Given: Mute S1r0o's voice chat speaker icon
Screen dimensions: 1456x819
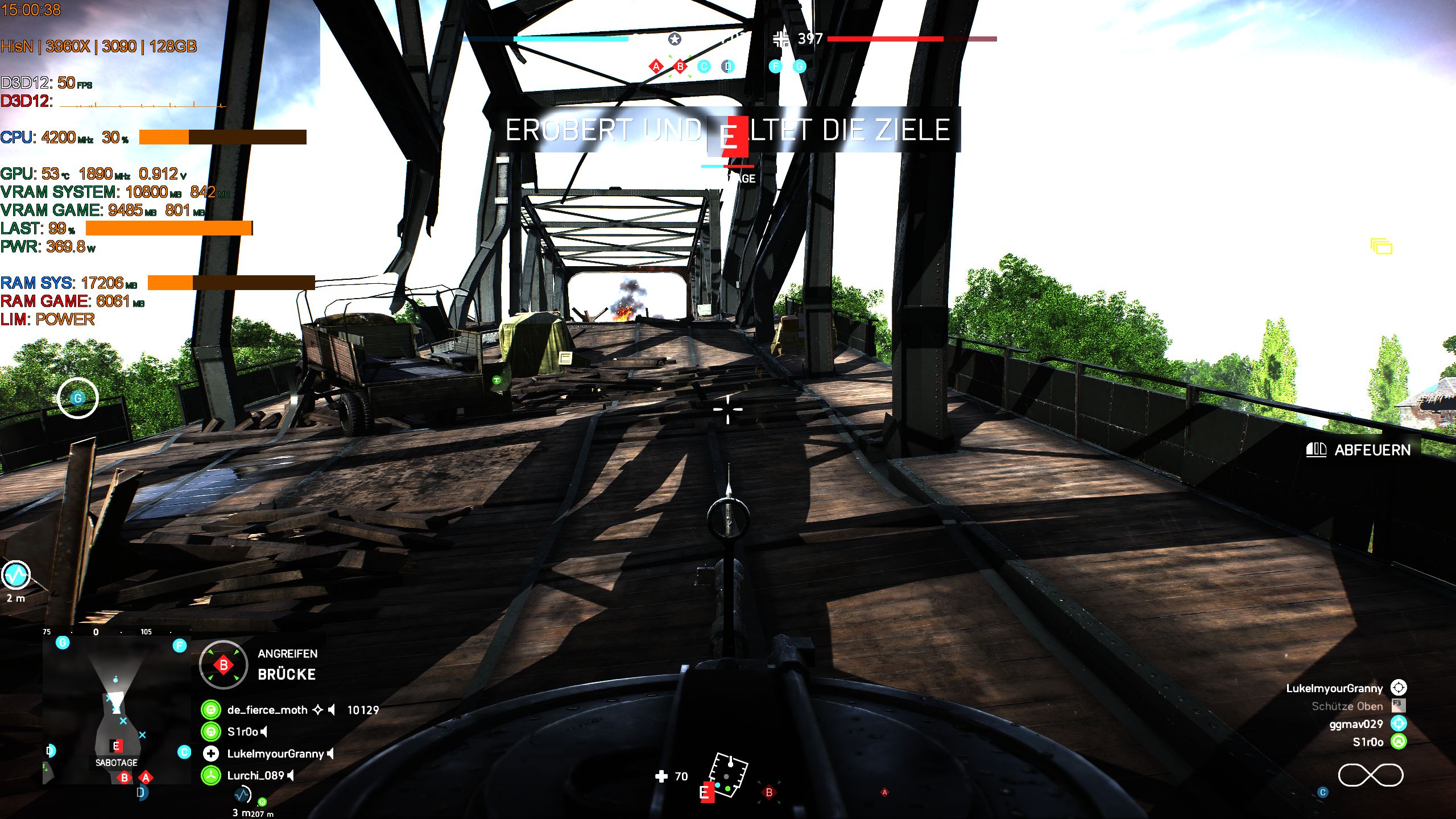Looking at the screenshot, I should point(264,733).
